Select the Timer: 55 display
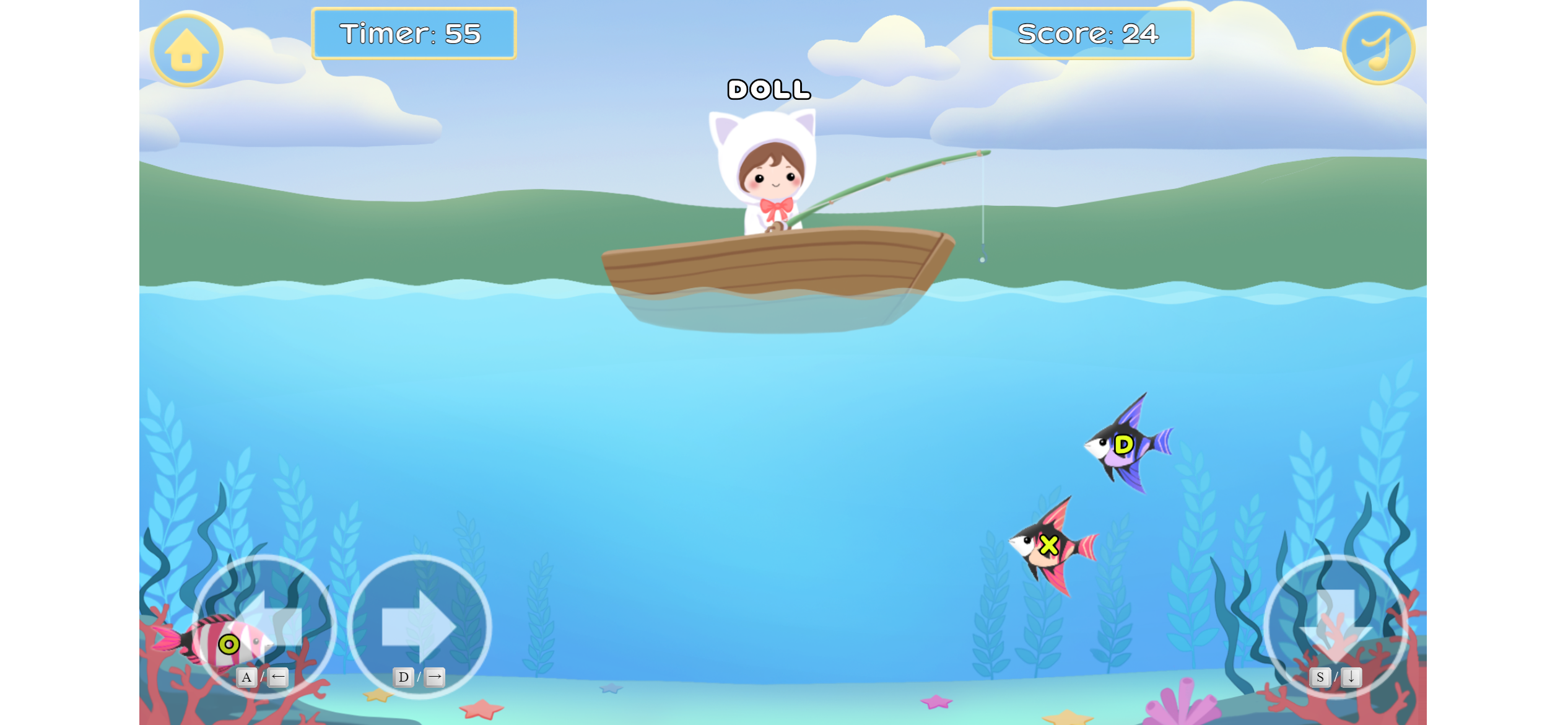Viewport: 1568px width, 725px height. coord(414,35)
